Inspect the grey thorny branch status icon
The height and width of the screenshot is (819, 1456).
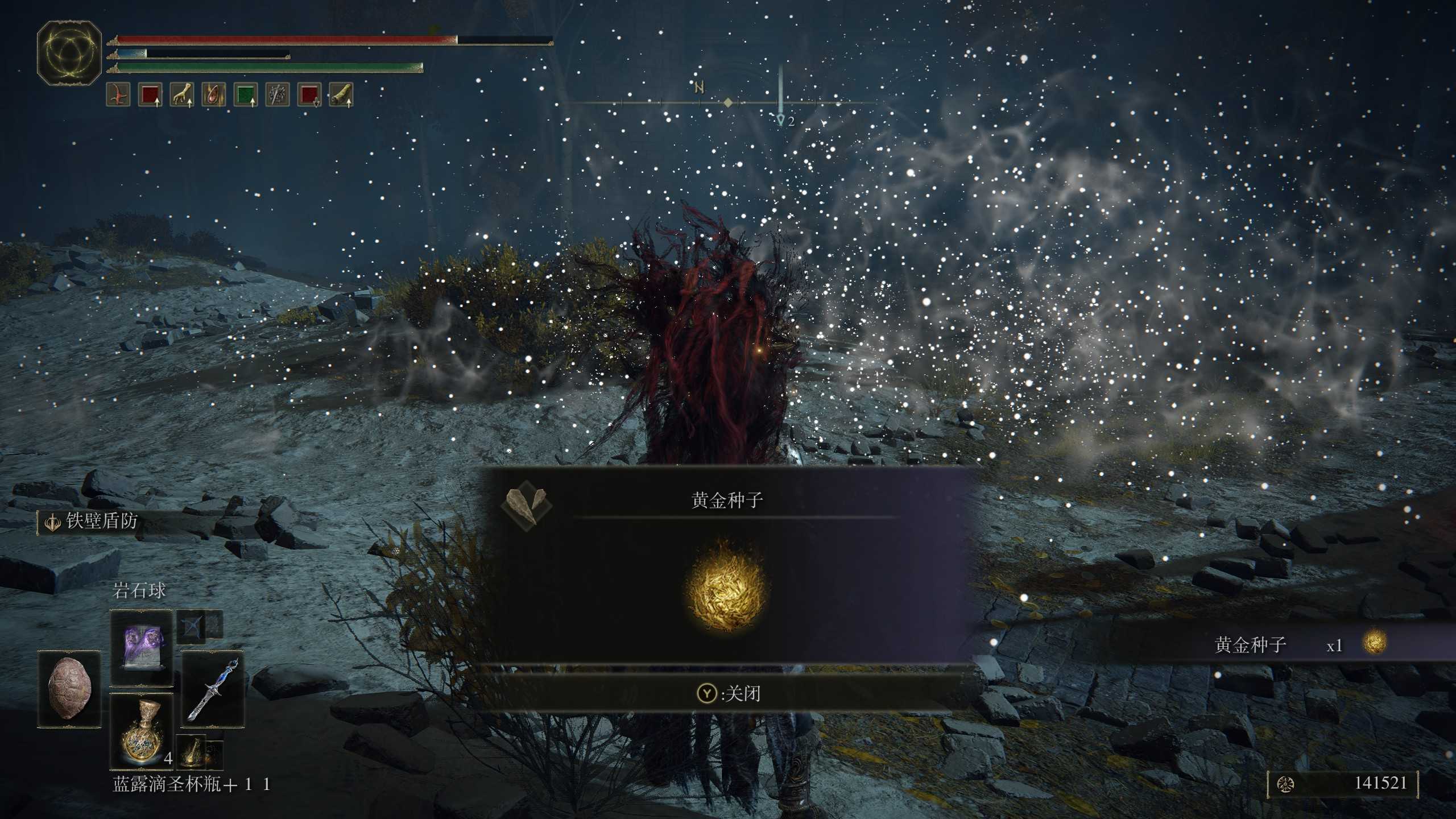point(277,94)
